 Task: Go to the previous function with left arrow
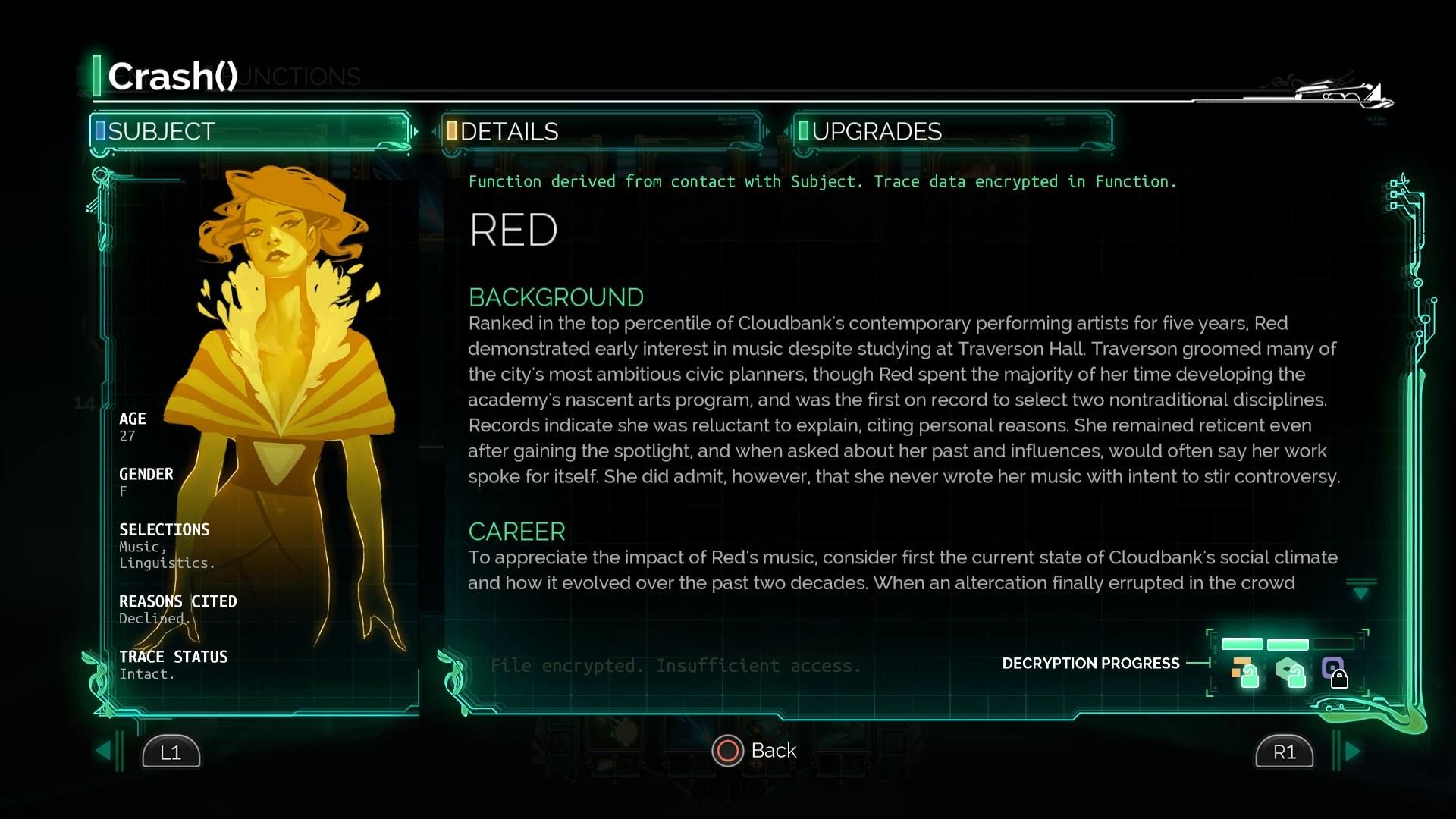point(104,751)
